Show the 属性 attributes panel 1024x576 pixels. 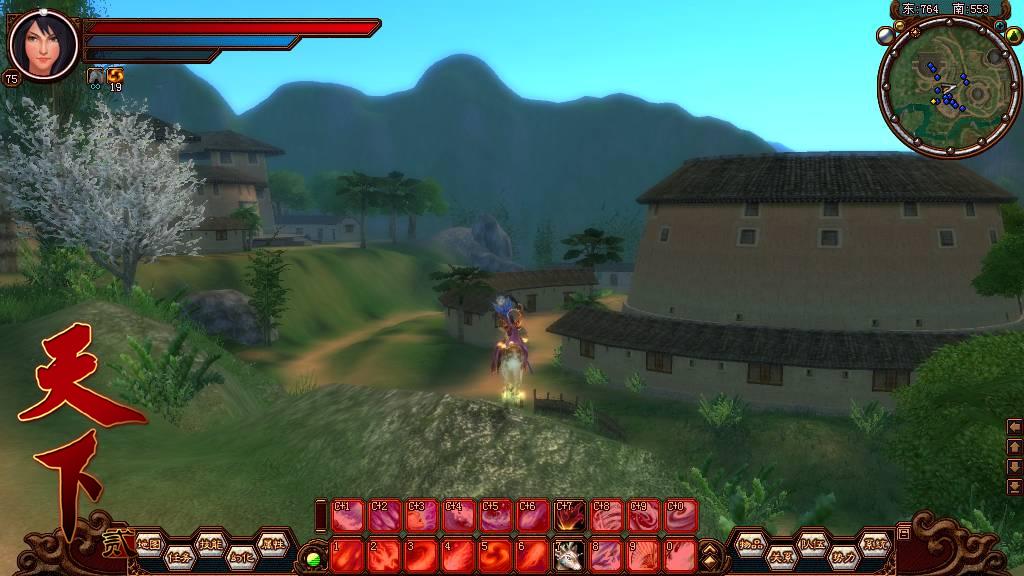click(271, 544)
